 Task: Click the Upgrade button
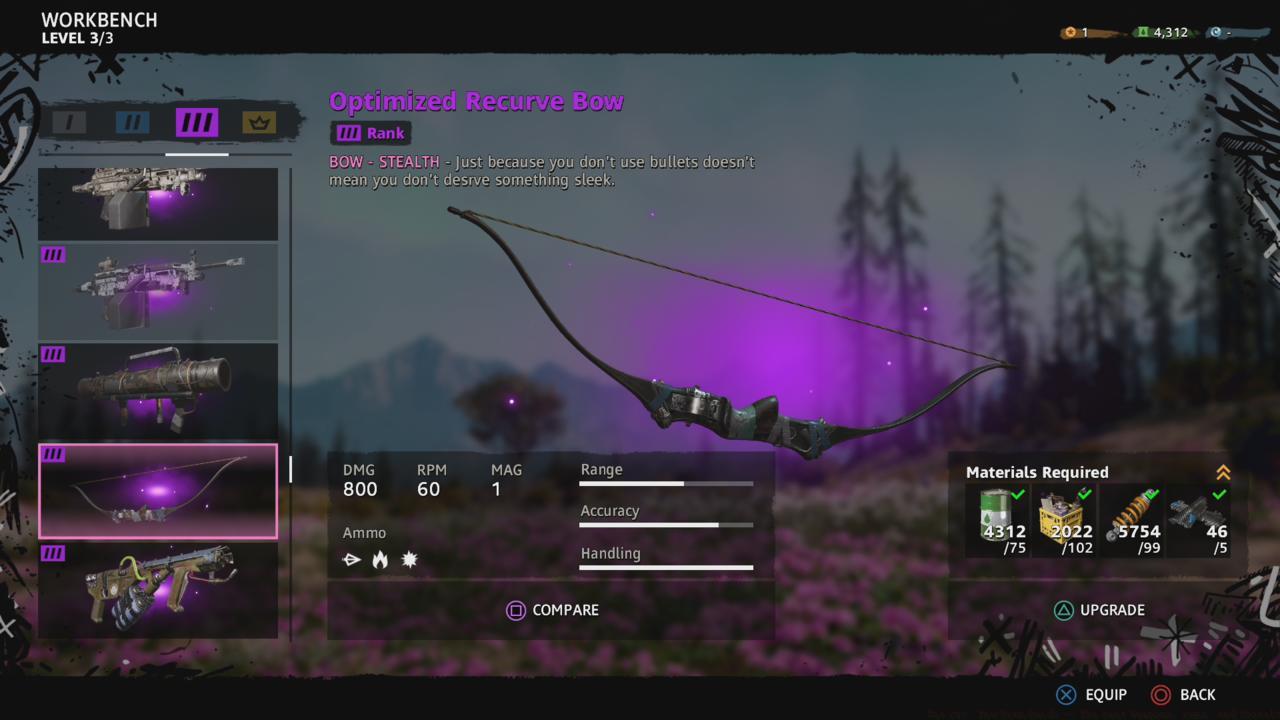1100,610
